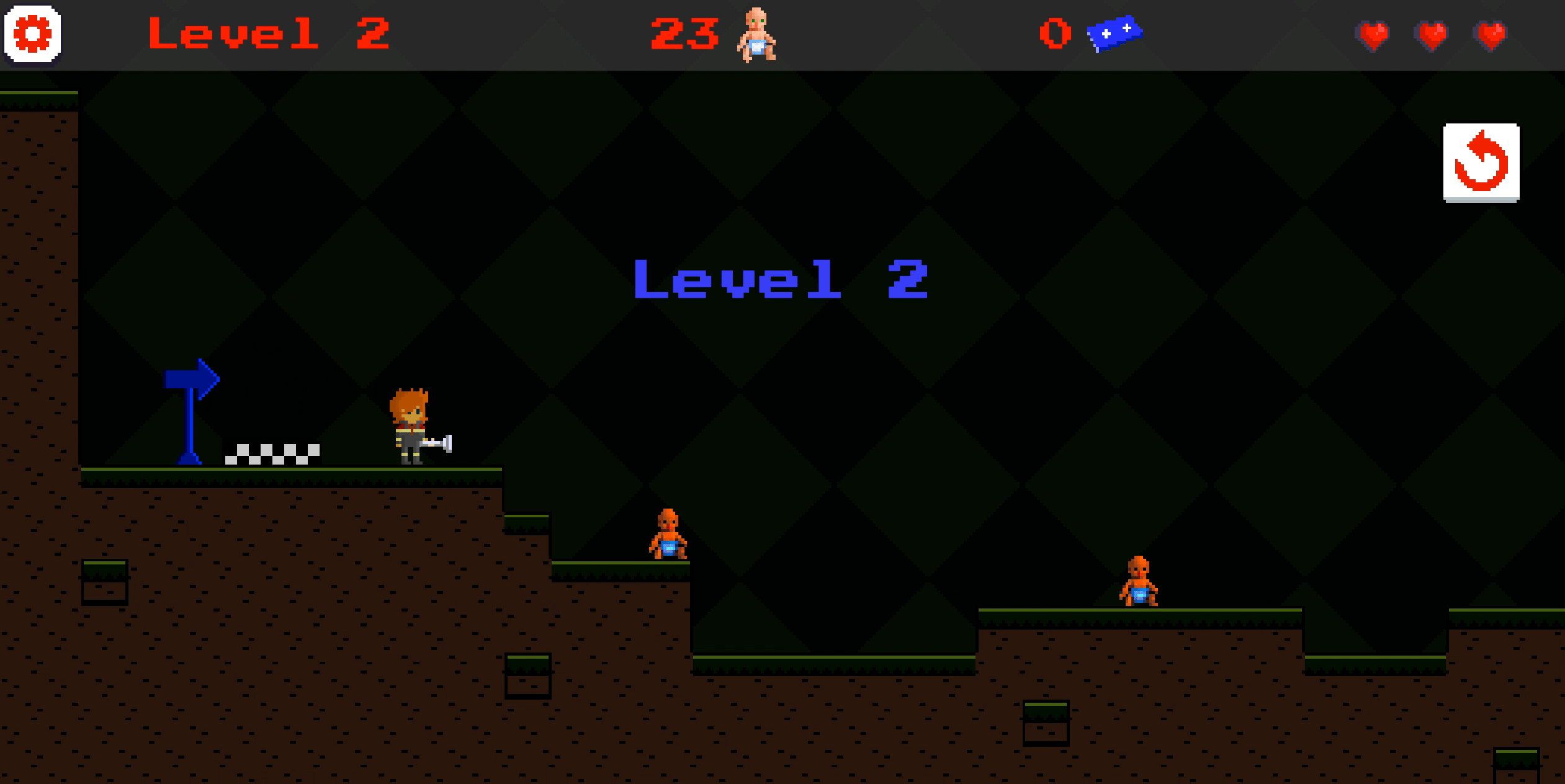Screen dimensions: 1565x784
Task: Open settings with the red gear button
Action: click(x=32, y=34)
